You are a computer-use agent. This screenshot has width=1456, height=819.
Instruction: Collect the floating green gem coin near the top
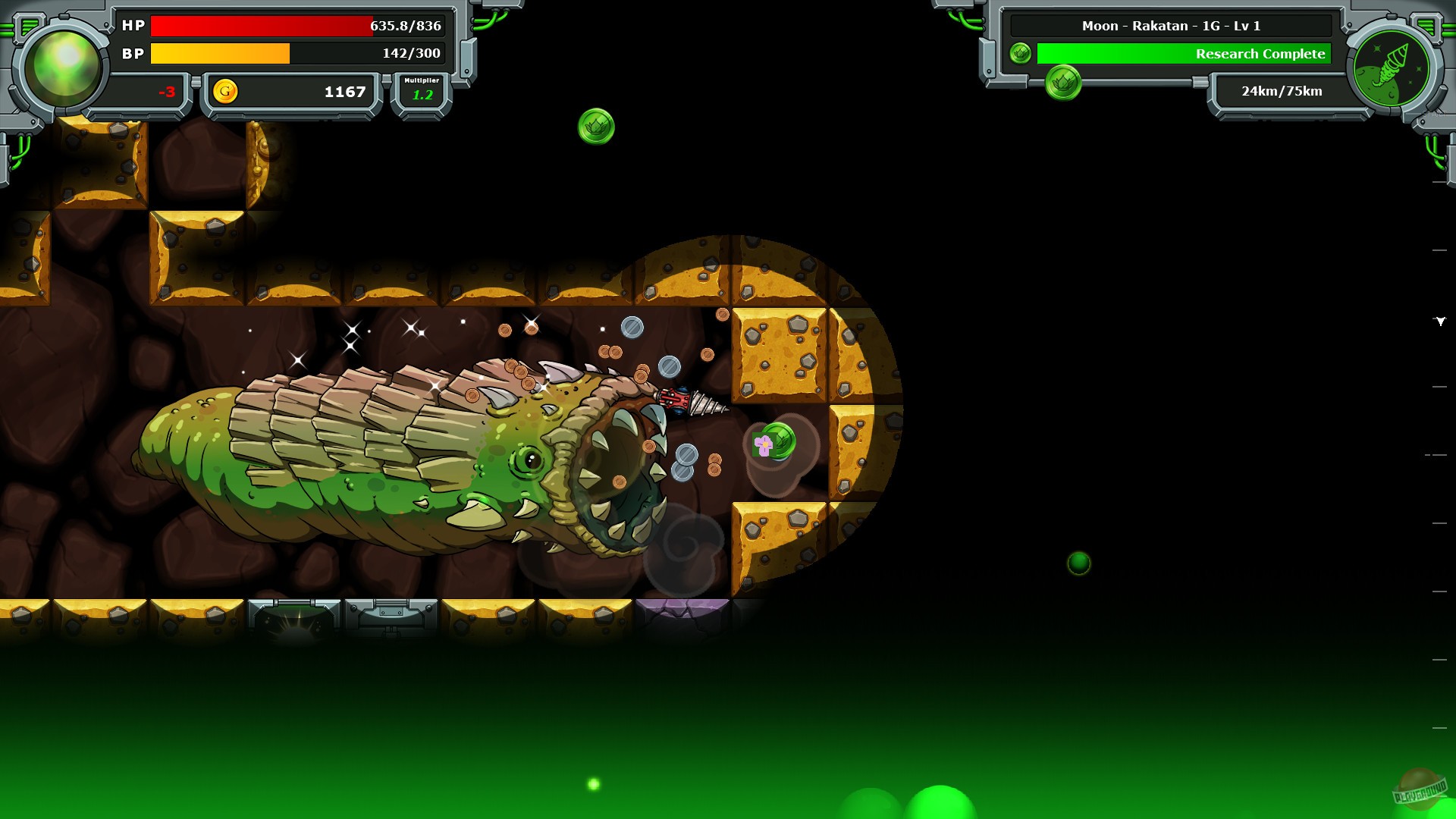(x=596, y=125)
